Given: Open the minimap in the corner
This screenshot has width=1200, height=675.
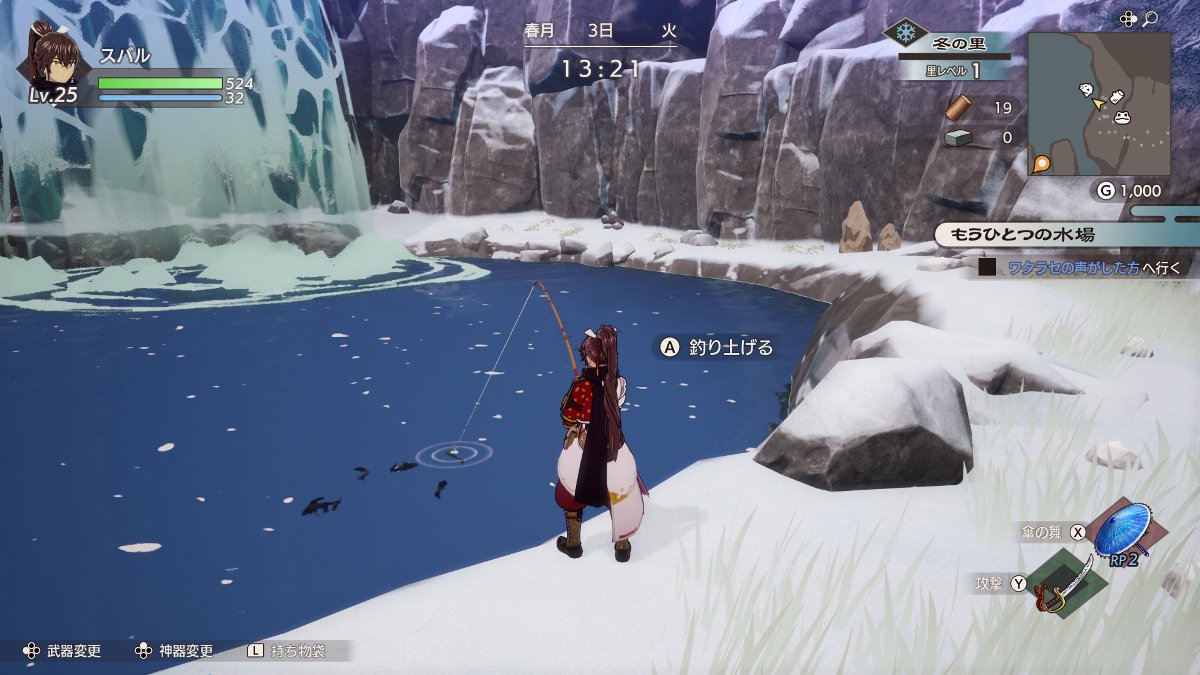Looking at the screenshot, I should 1098,104.
